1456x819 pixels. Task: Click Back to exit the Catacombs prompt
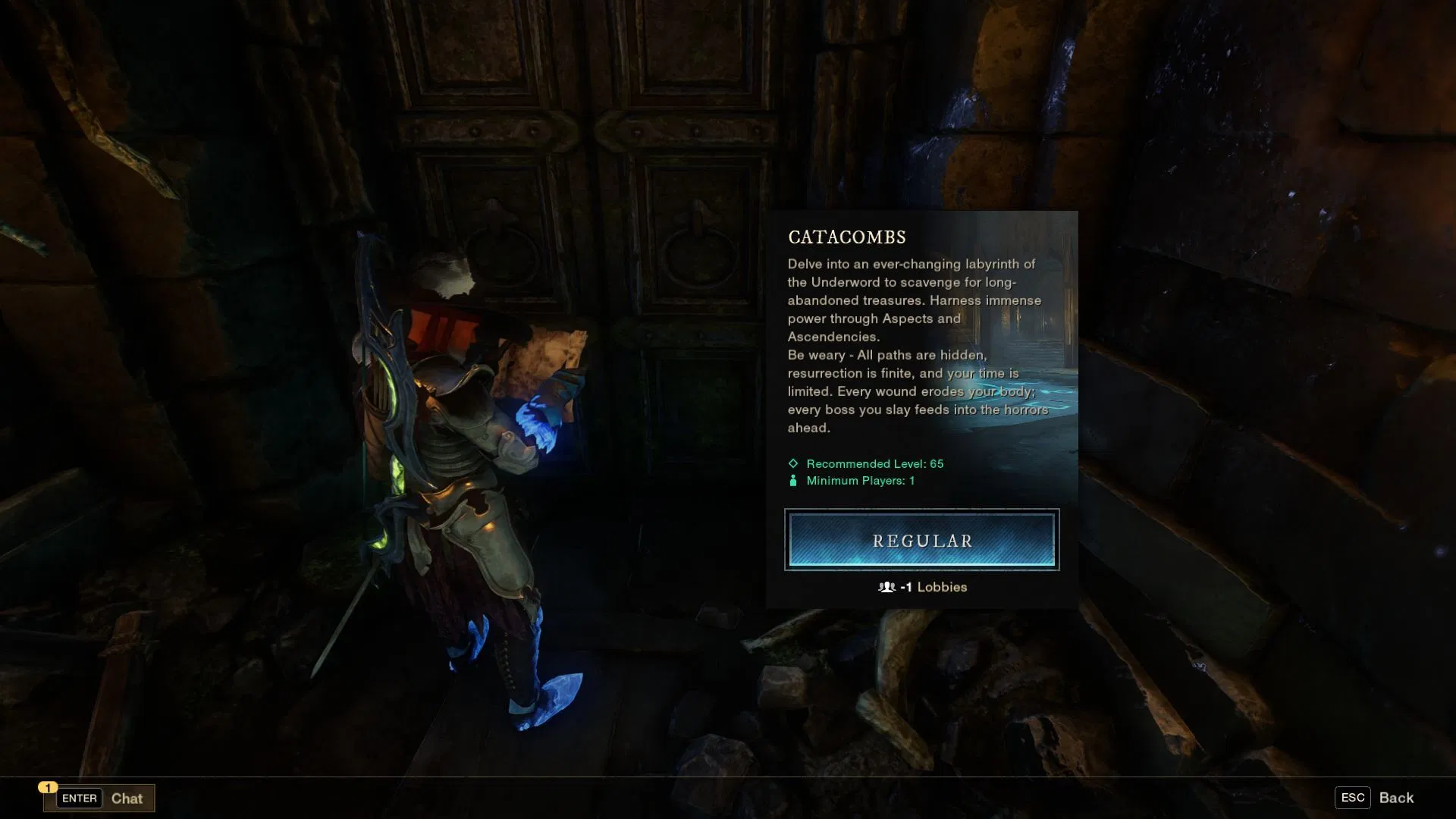click(x=1398, y=797)
